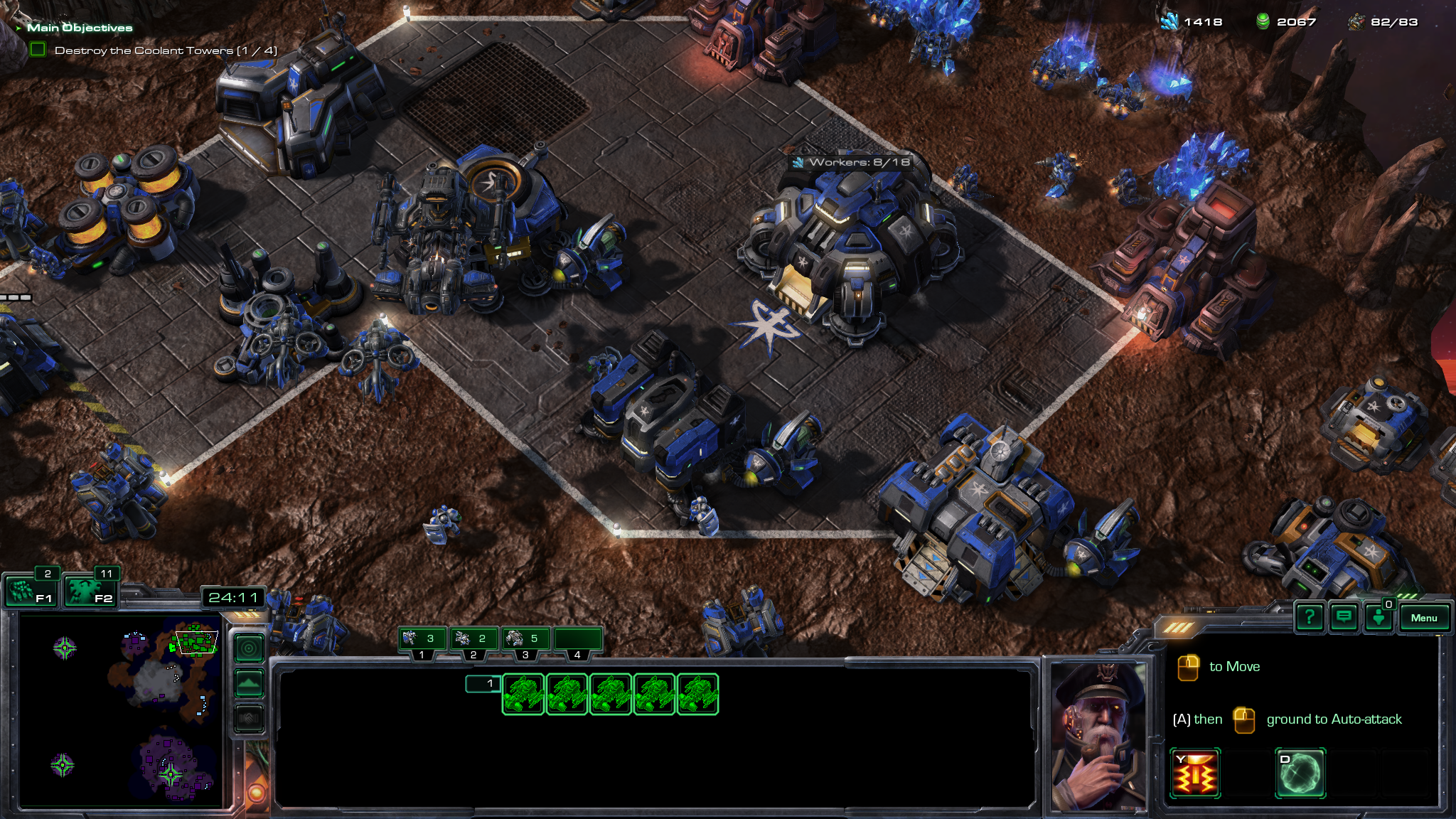
Task: Activate the green sphere D ability
Action: click(x=1300, y=773)
